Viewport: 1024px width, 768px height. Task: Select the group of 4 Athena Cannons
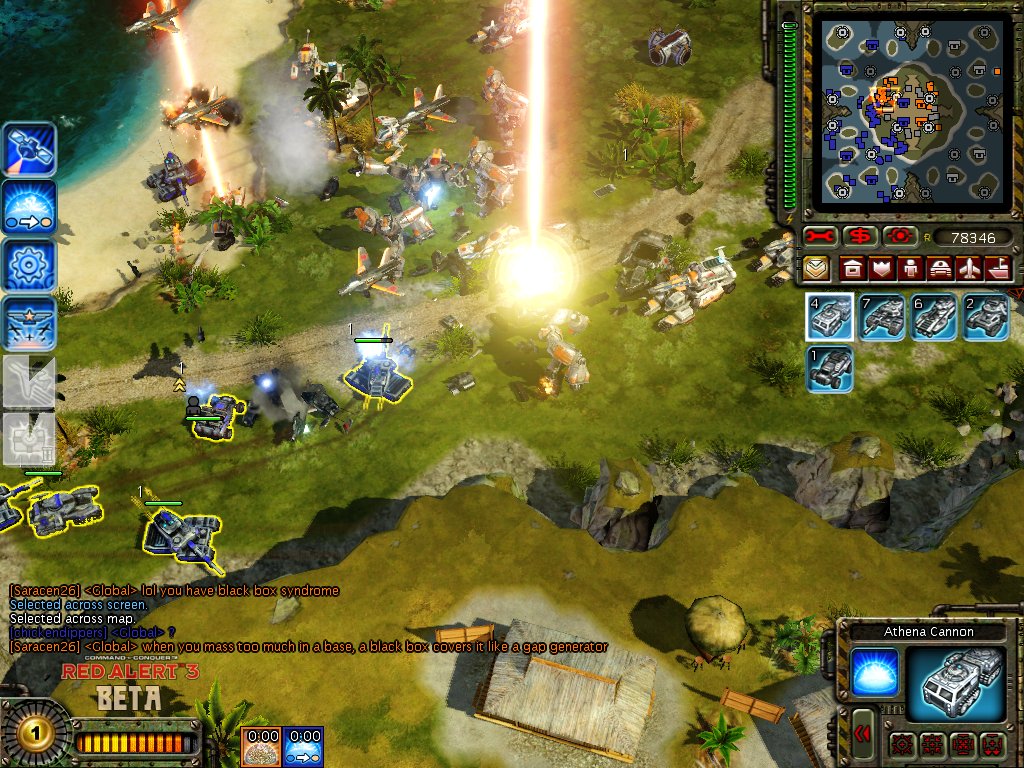click(830, 317)
